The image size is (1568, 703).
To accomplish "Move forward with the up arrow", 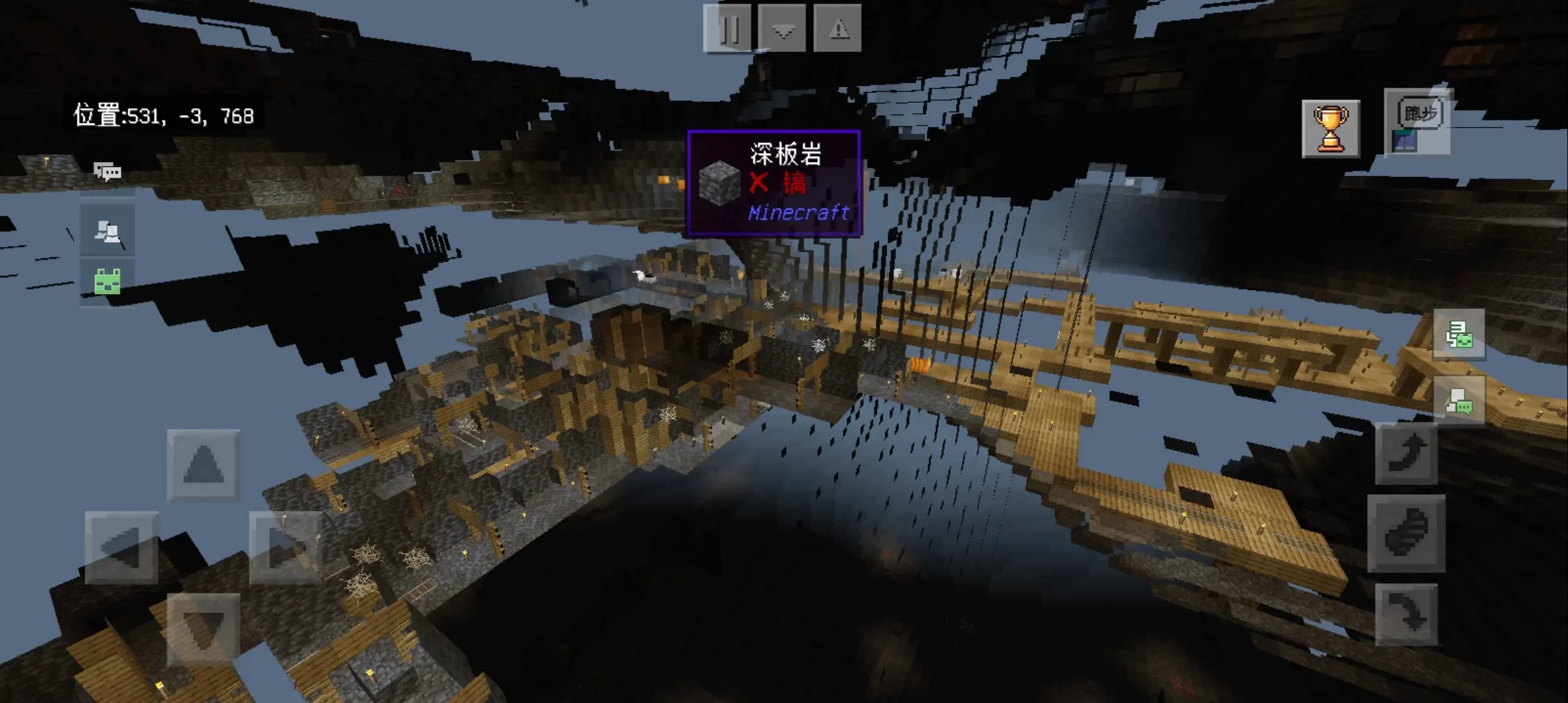I will [x=203, y=465].
